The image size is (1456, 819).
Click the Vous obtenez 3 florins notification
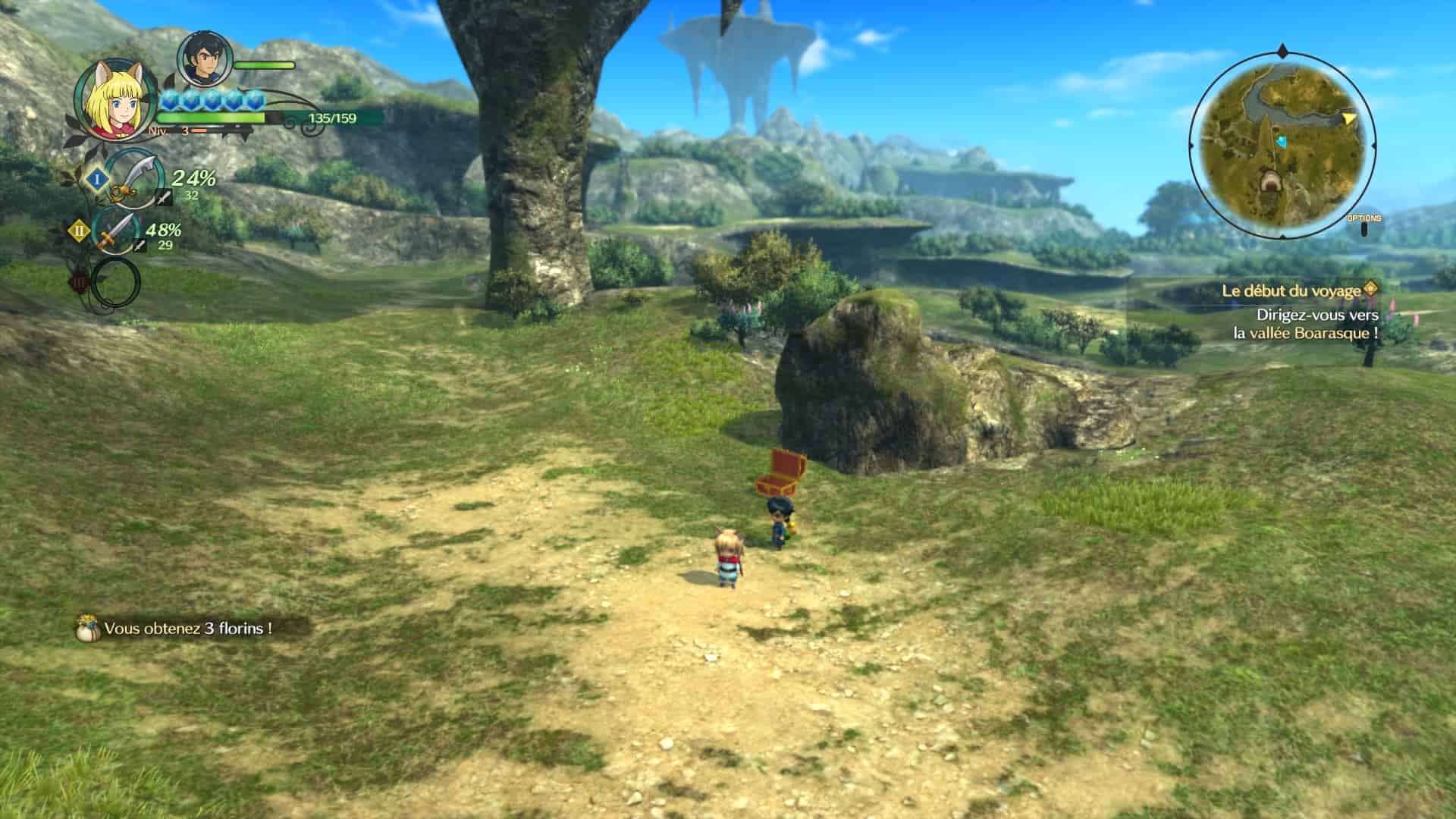[187, 629]
